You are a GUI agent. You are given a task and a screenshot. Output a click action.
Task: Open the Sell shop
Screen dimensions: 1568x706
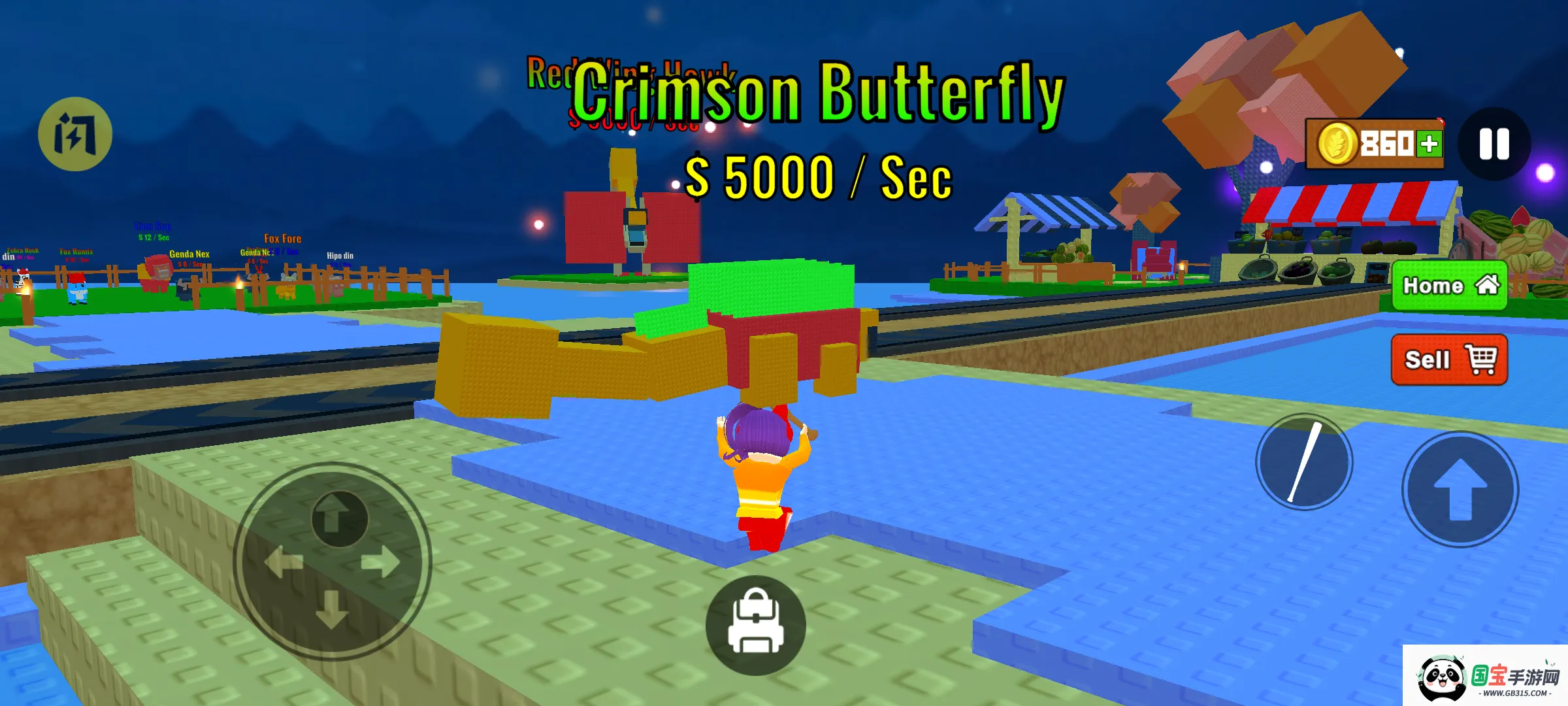pos(1449,360)
